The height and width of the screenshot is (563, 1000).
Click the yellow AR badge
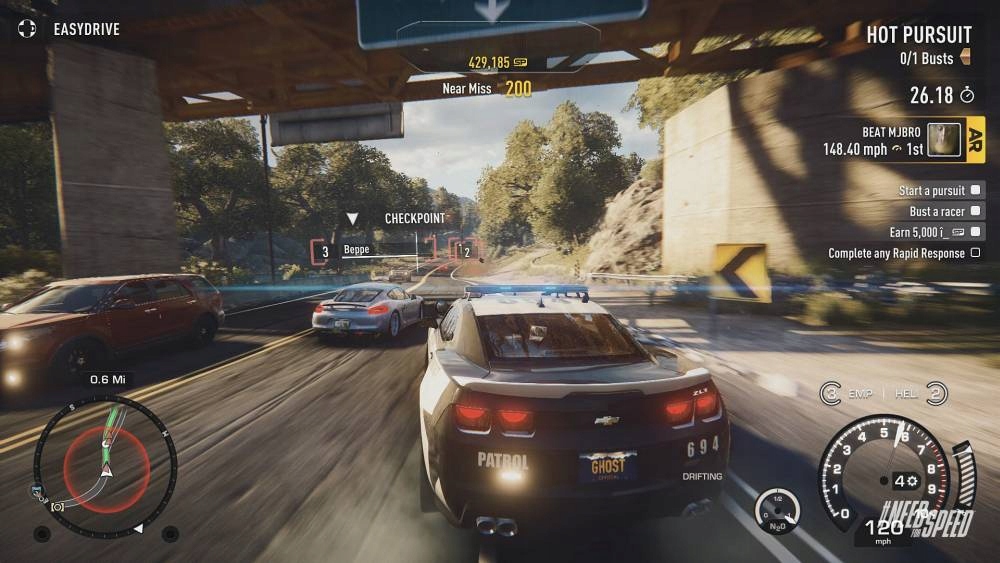(976, 140)
